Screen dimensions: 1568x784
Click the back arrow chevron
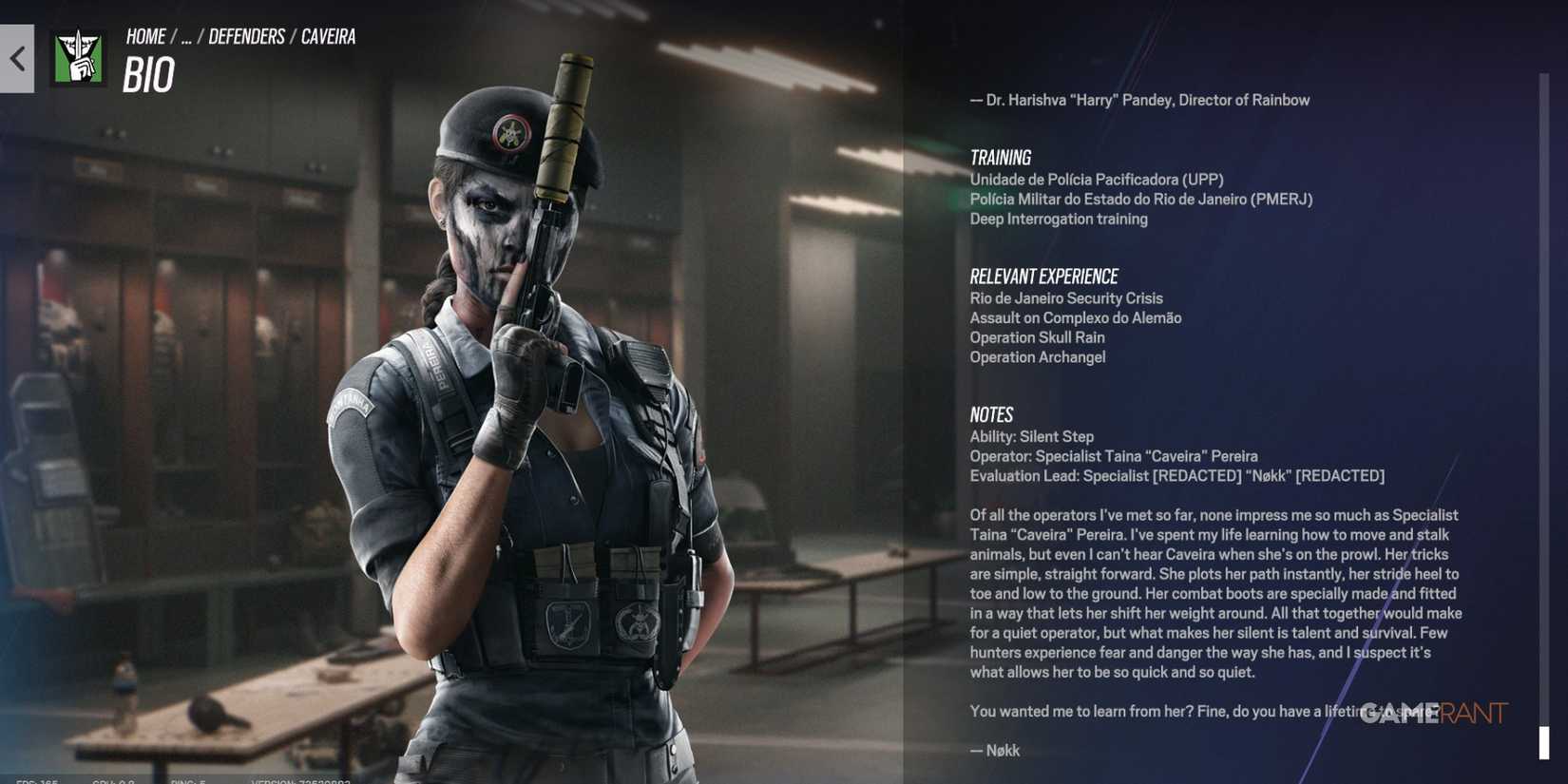pos(15,59)
